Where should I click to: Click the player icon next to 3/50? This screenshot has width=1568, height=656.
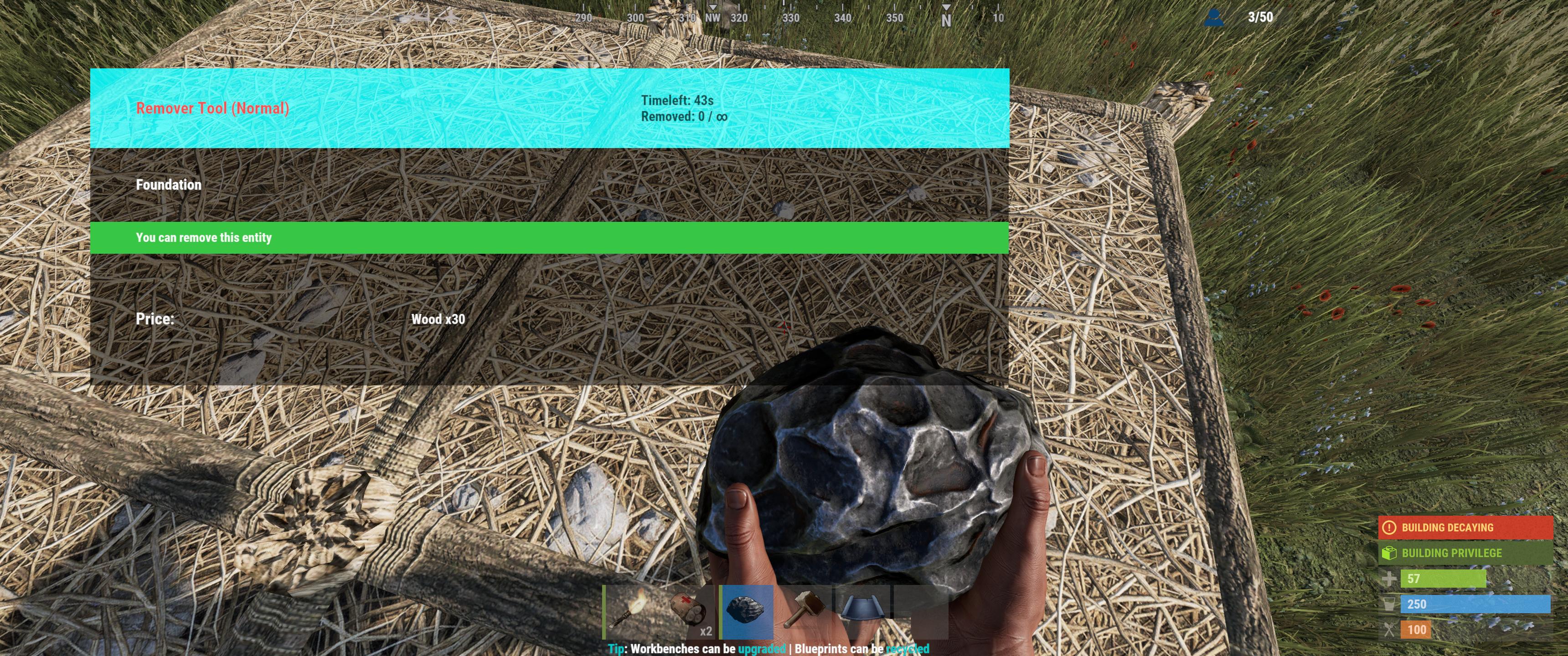[1215, 18]
